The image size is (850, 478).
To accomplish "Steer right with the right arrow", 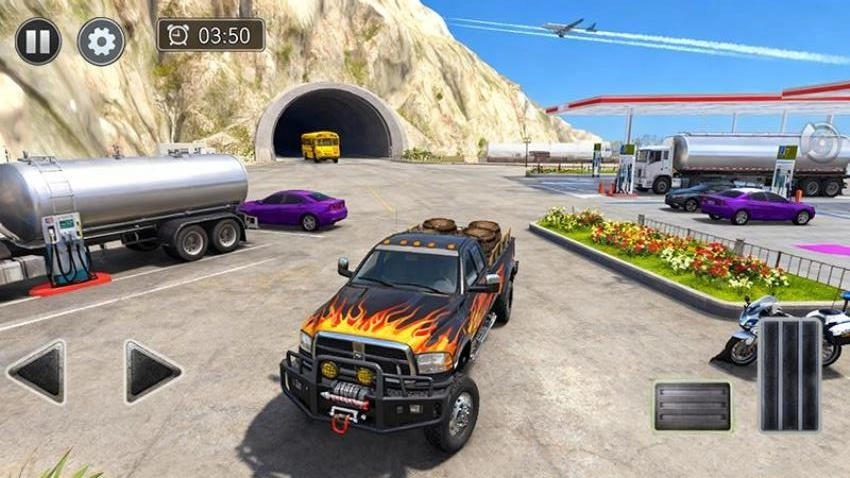I will pos(152,372).
